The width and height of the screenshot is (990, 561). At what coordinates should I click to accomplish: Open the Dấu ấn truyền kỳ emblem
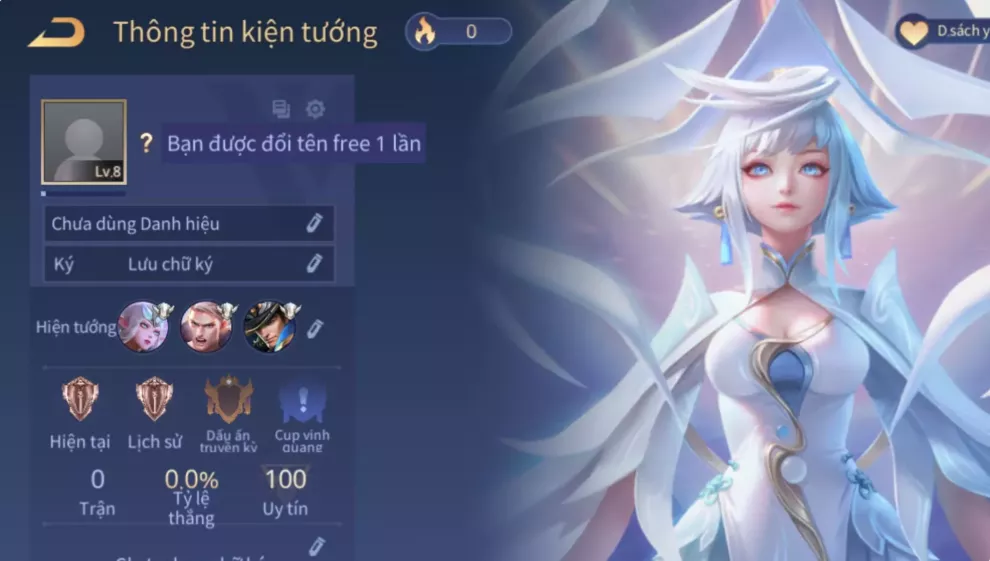click(229, 399)
